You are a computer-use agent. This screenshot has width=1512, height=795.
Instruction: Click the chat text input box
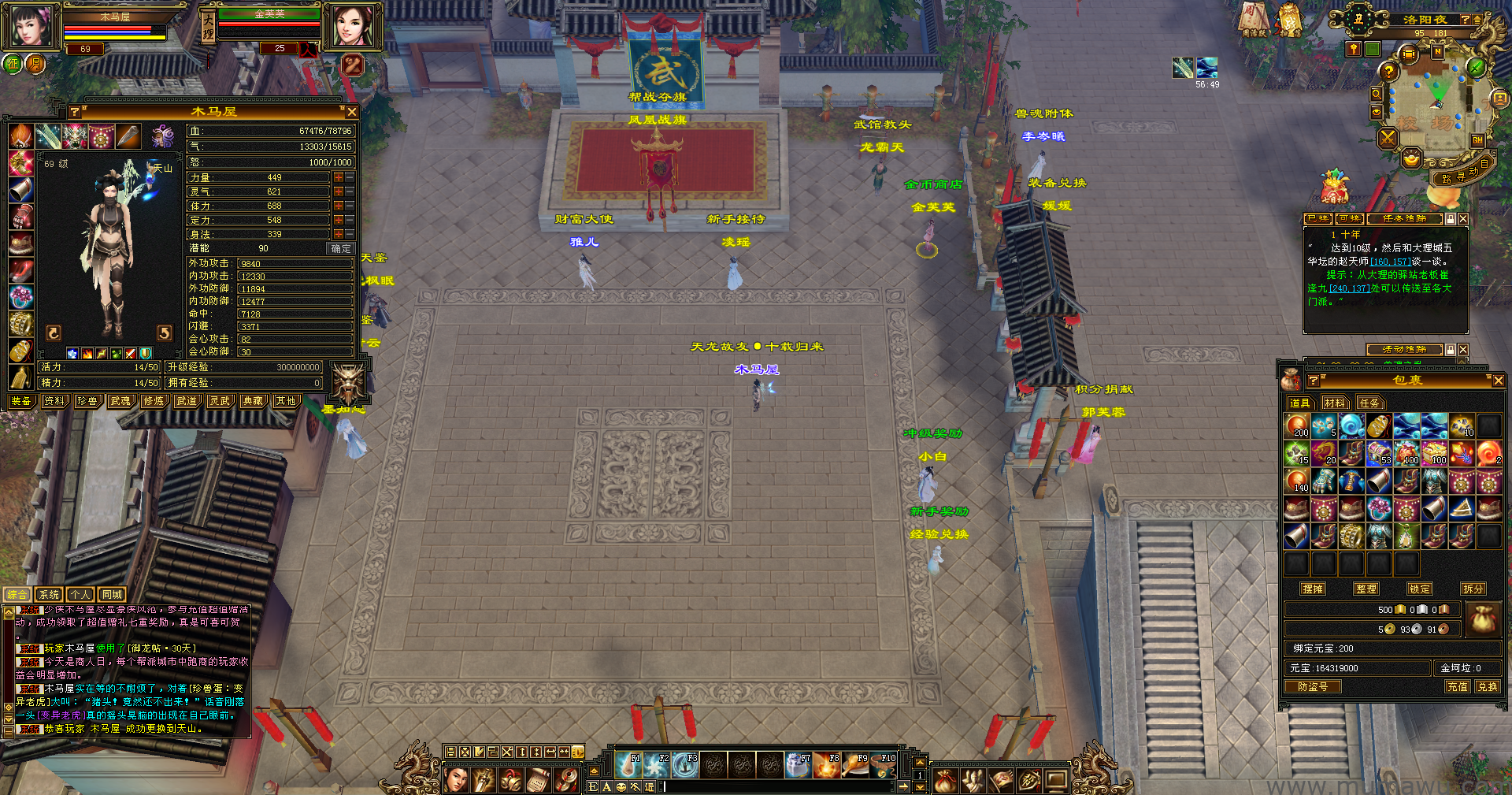tap(780, 786)
